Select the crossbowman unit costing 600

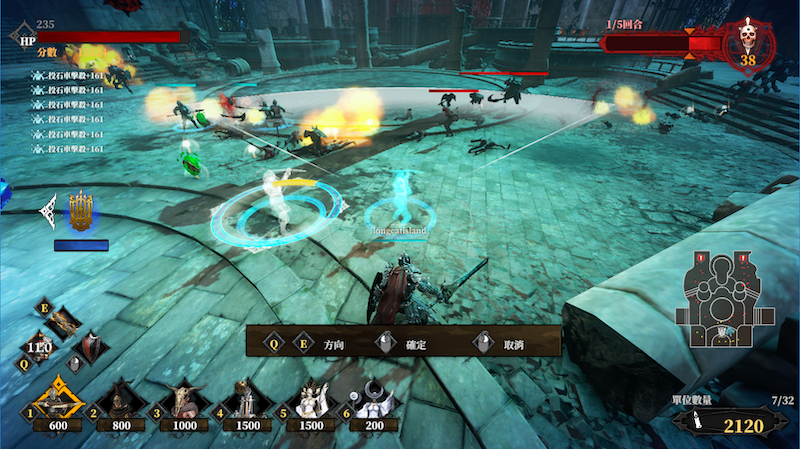[x=60, y=399]
